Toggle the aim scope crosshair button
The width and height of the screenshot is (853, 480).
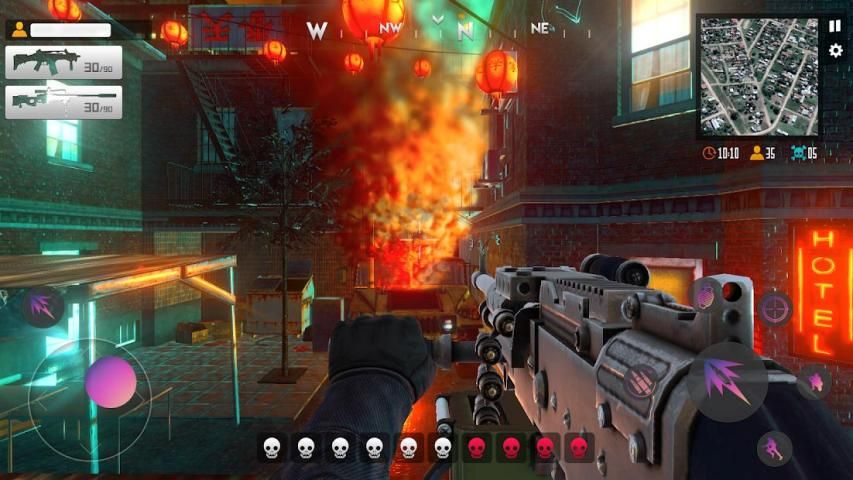pos(775,309)
